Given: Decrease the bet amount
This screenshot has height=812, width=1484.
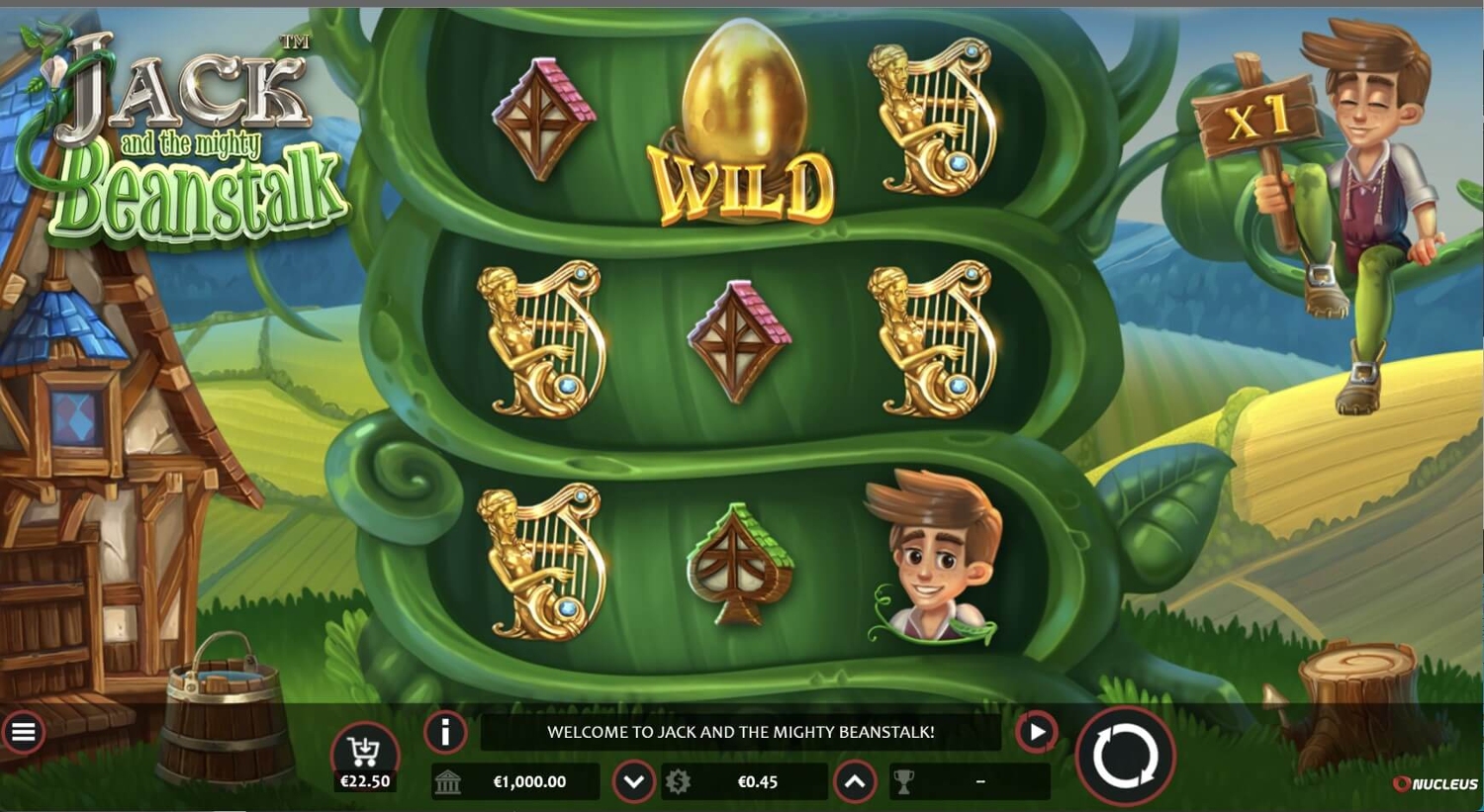Looking at the screenshot, I should tap(633, 782).
